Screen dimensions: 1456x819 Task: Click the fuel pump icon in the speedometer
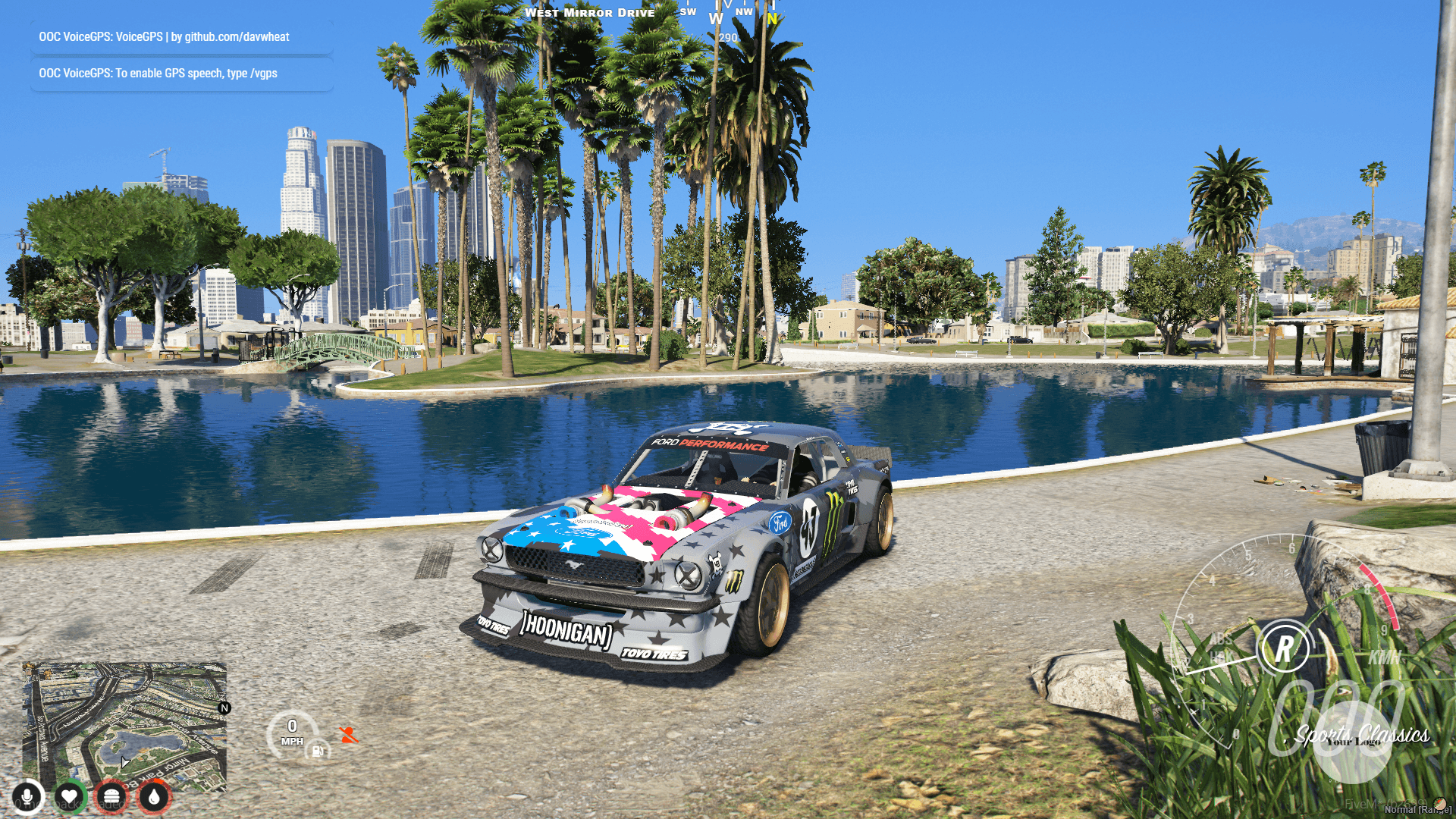coord(318,752)
